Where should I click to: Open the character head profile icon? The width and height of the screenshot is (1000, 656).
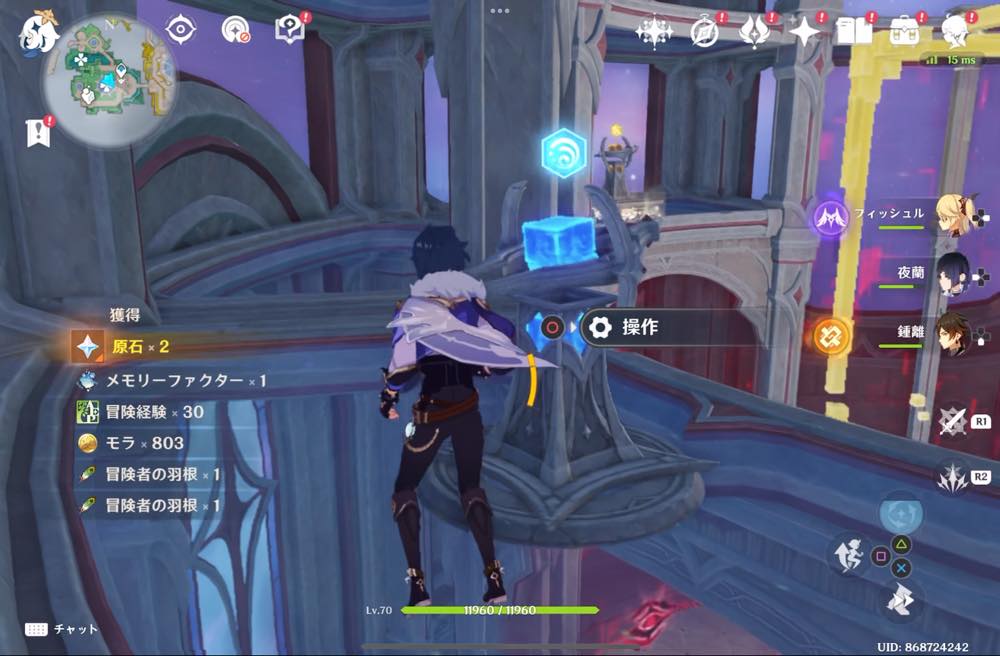point(957,31)
